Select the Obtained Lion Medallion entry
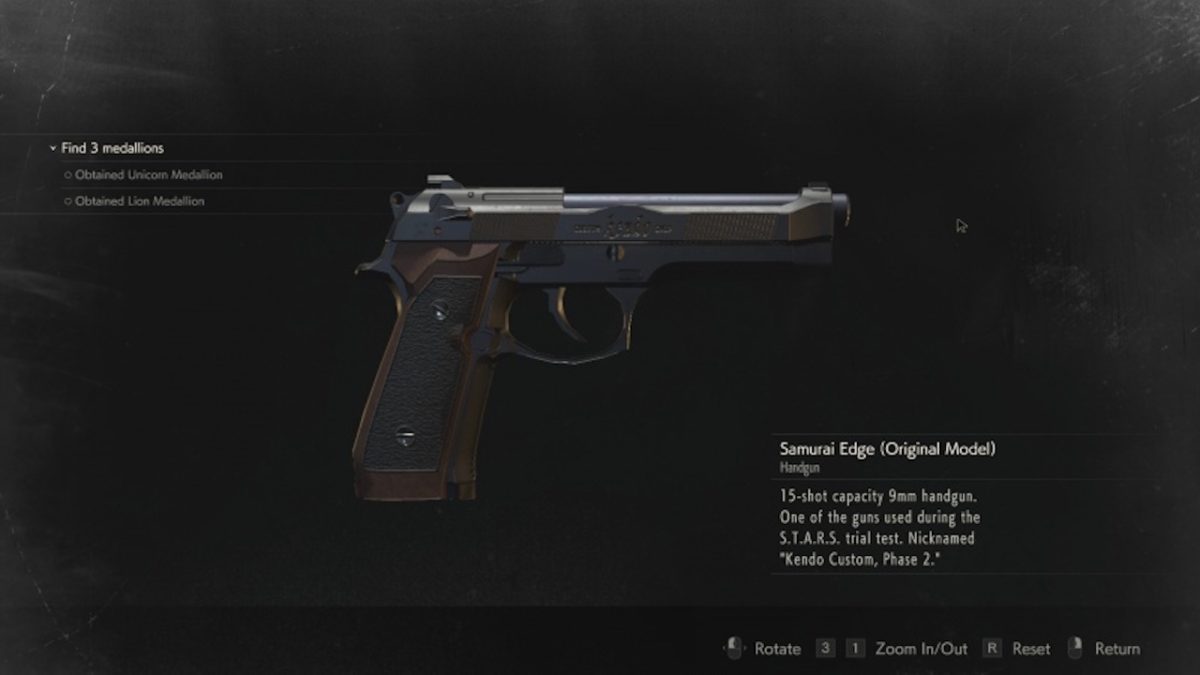The height and width of the screenshot is (675, 1200). click(x=139, y=201)
